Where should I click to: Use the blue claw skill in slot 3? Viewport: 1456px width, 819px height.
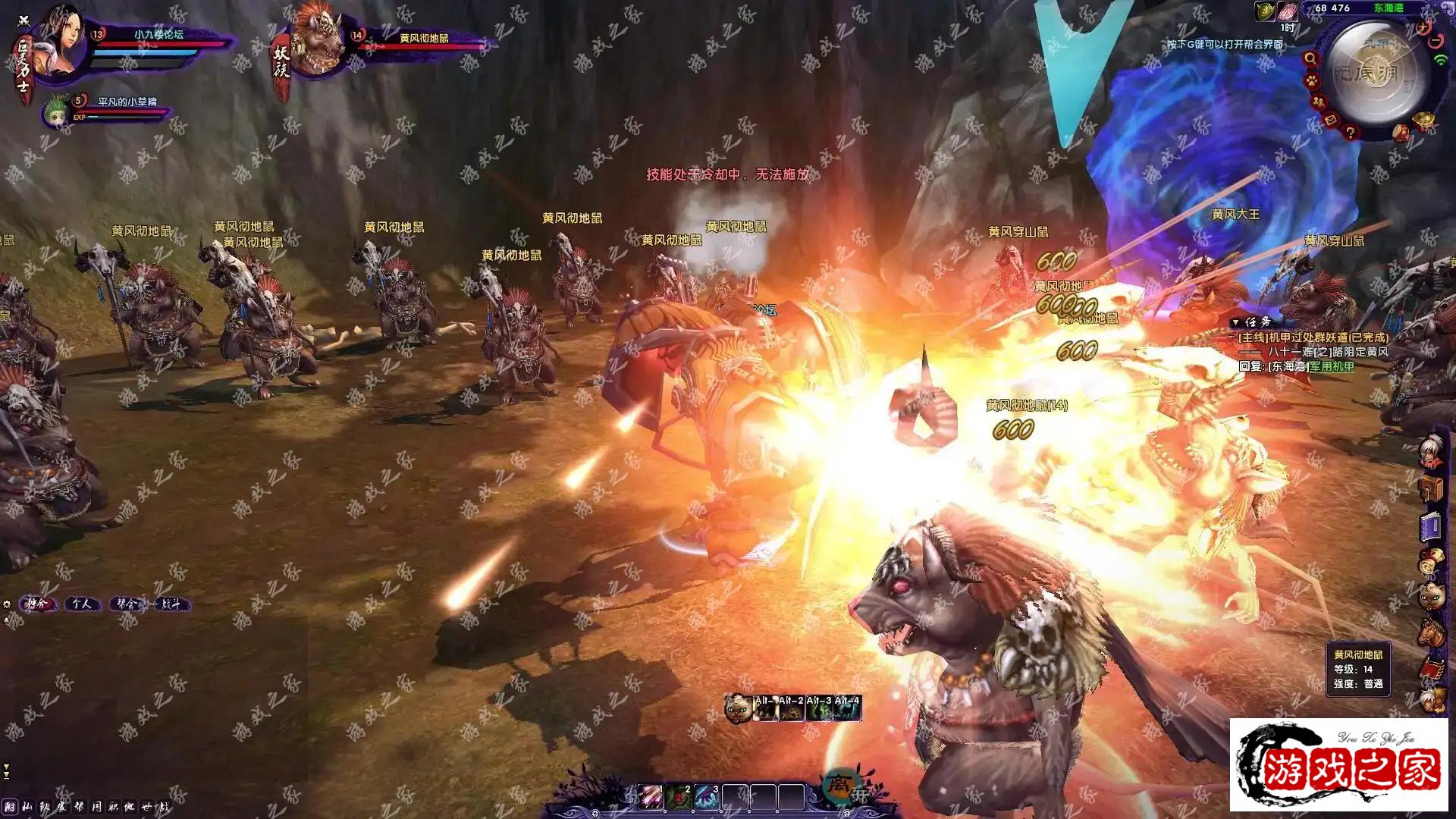pyautogui.click(x=706, y=797)
